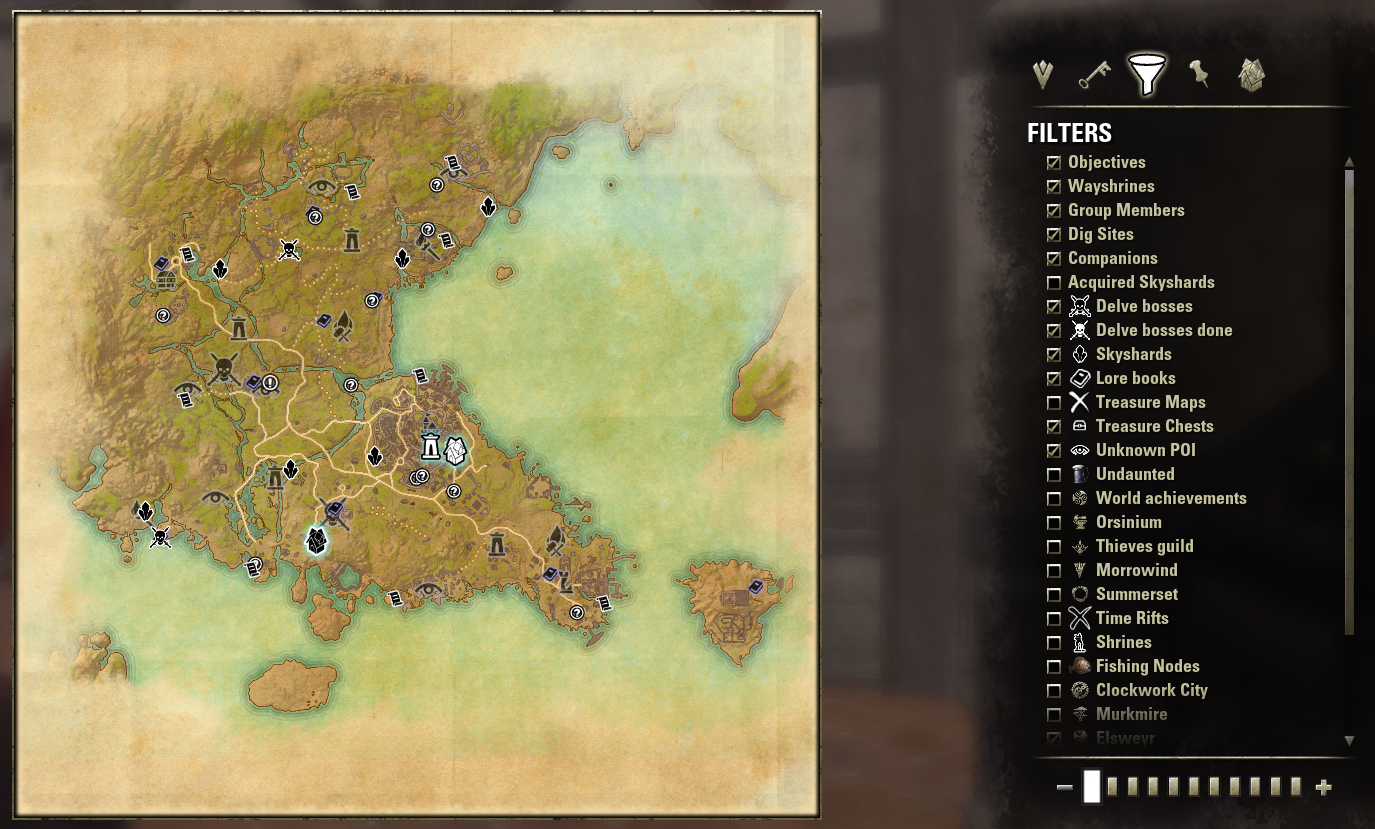
Task: Switch to the funnel Filters tab
Action: point(1148,74)
